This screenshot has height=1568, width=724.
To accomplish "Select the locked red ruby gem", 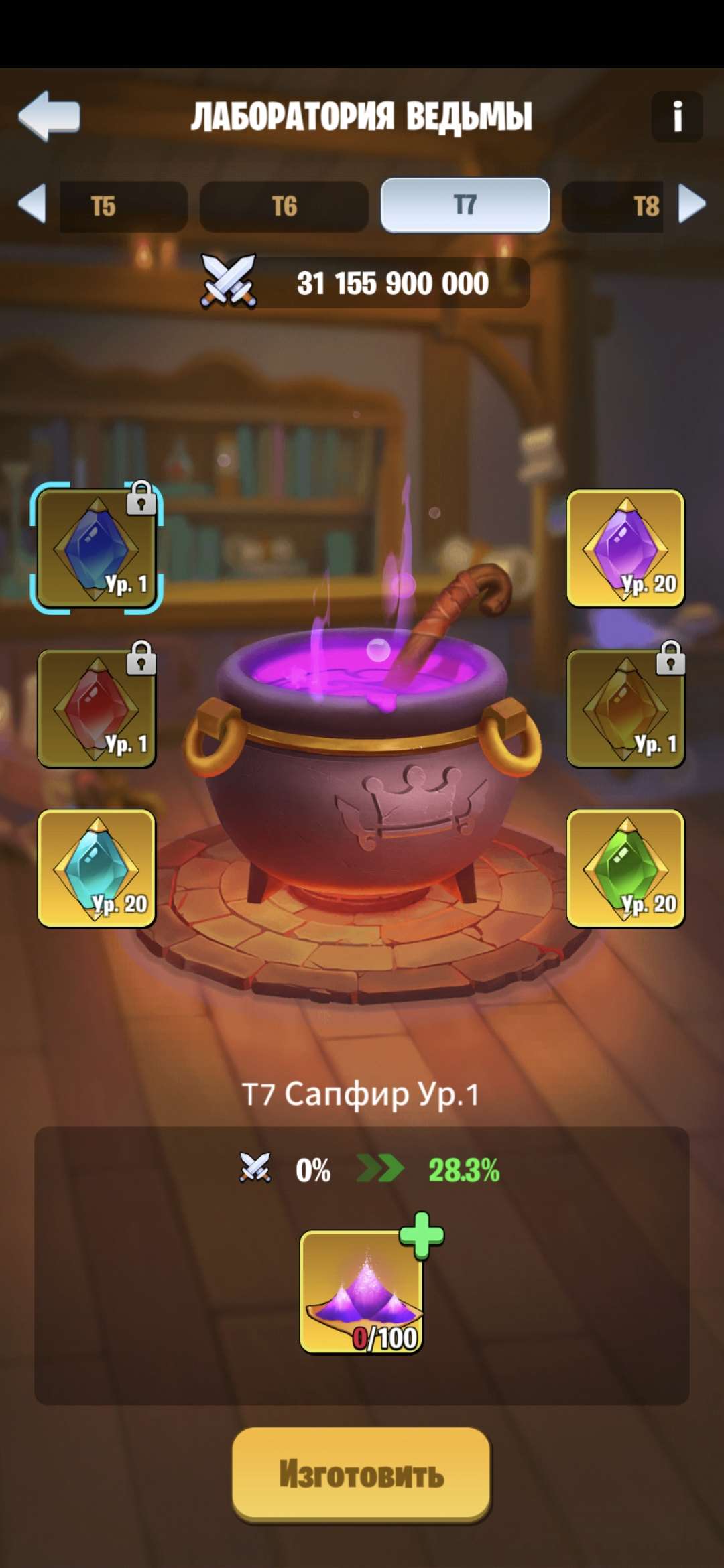I will (97, 708).
